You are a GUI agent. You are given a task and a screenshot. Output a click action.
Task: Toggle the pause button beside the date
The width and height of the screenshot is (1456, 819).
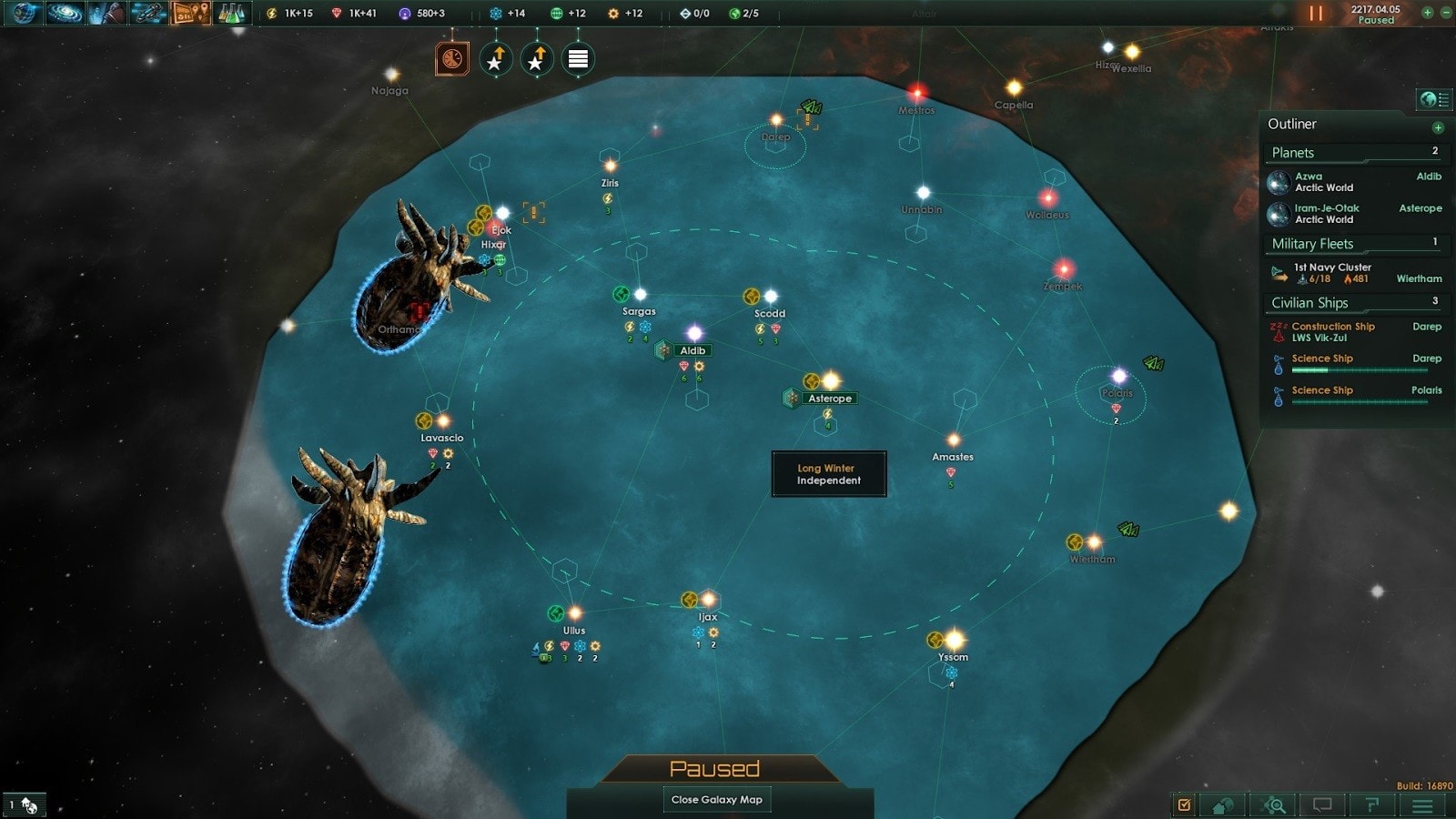coord(1316,14)
